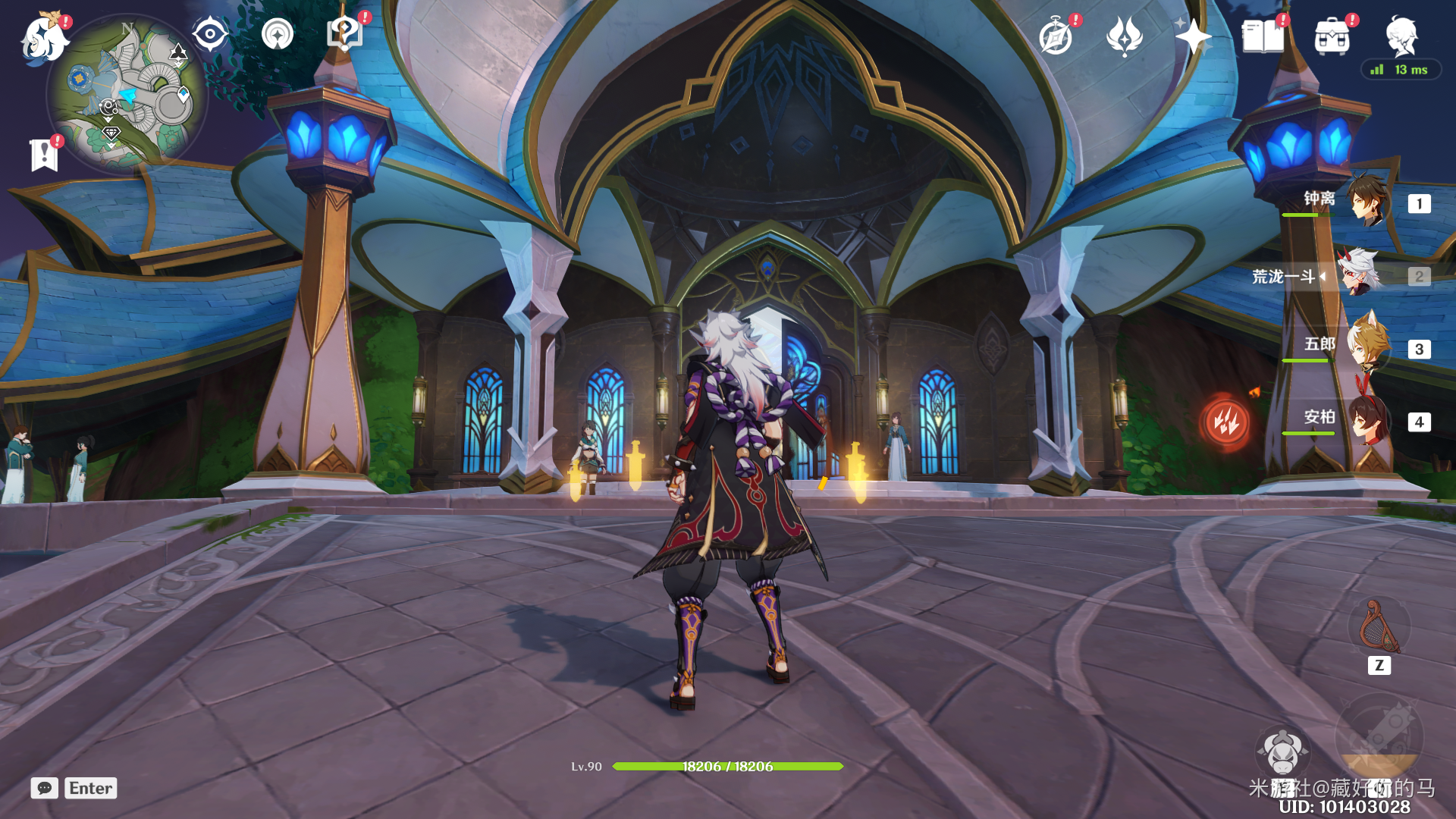Screen dimensions: 1456x819
Task: Open the quest tutorial icon with question mark
Action: coord(344,34)
